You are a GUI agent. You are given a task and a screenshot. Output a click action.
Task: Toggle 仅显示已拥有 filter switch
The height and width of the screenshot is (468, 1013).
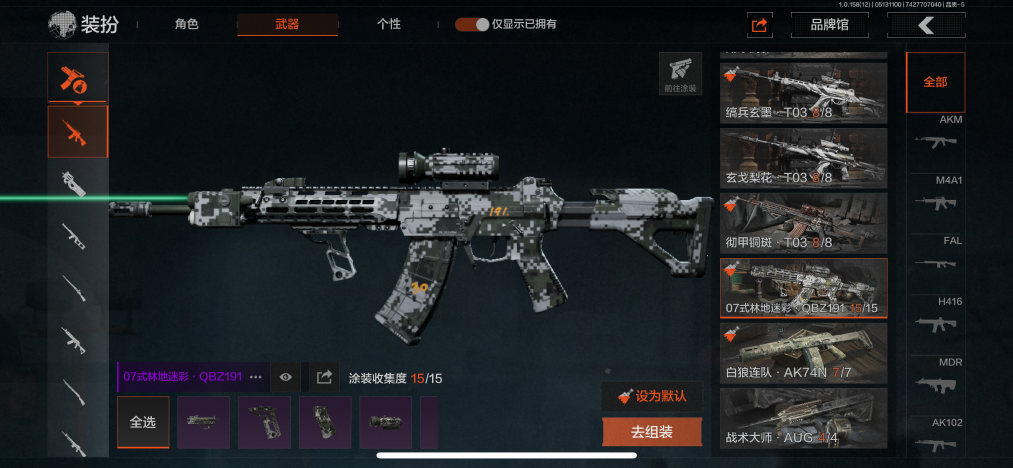point(472,24)
